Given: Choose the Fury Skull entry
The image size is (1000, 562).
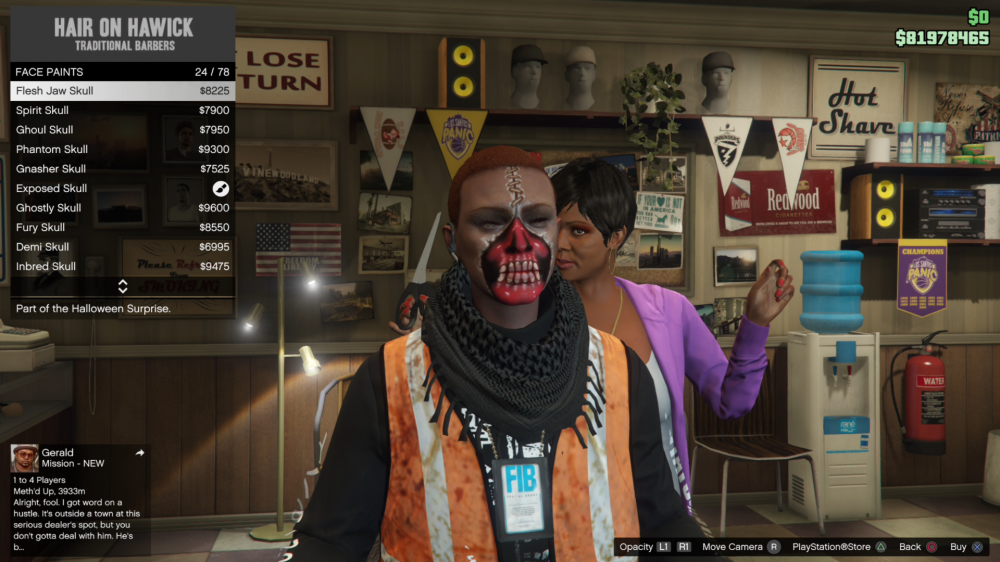Looking at the screenshot, I should pyautogui.click(x=122, y=227).
